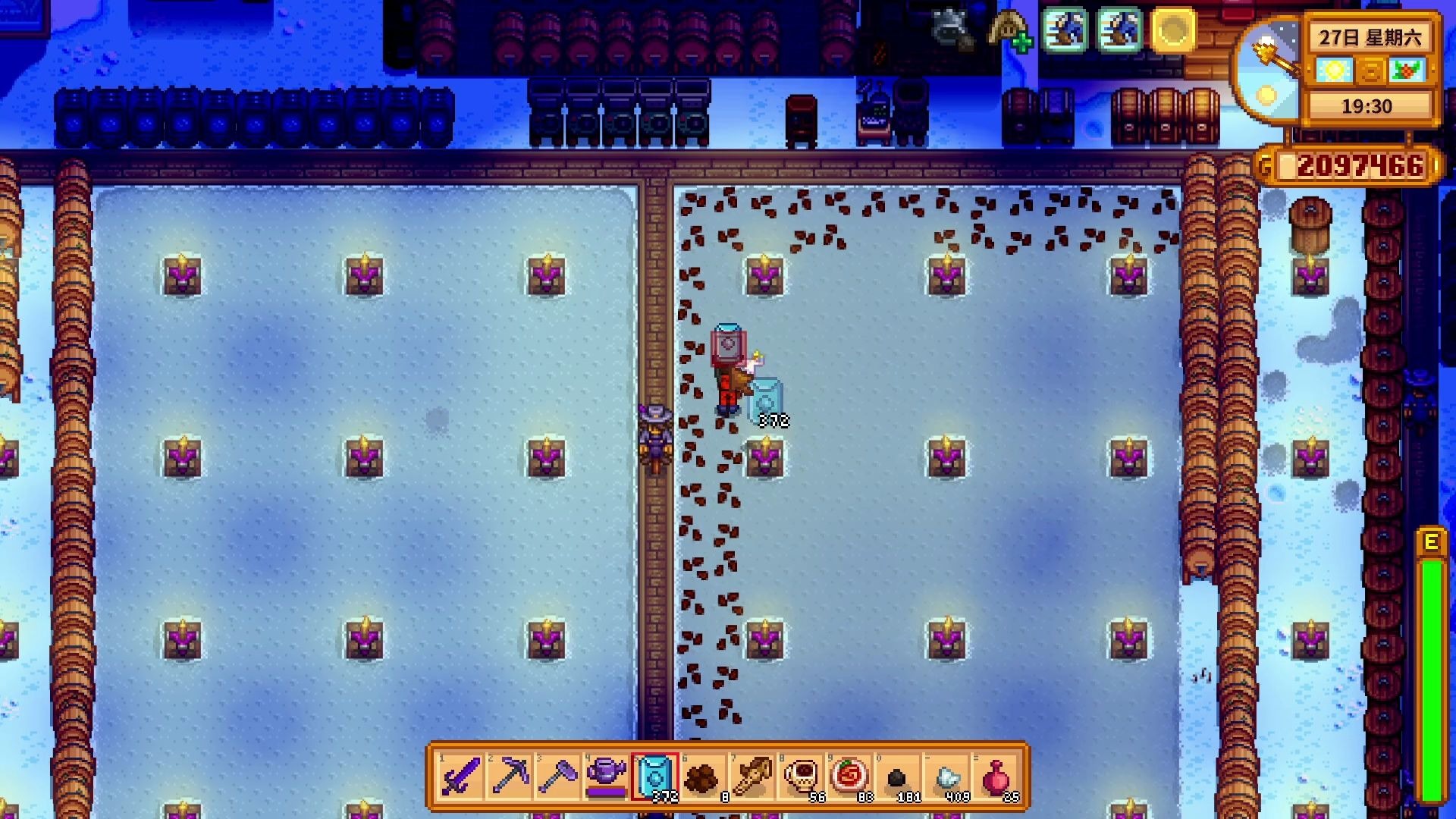Select the red spiral dish stack of 83
The image size is (1456, 819).
click(x=849, y=777)
